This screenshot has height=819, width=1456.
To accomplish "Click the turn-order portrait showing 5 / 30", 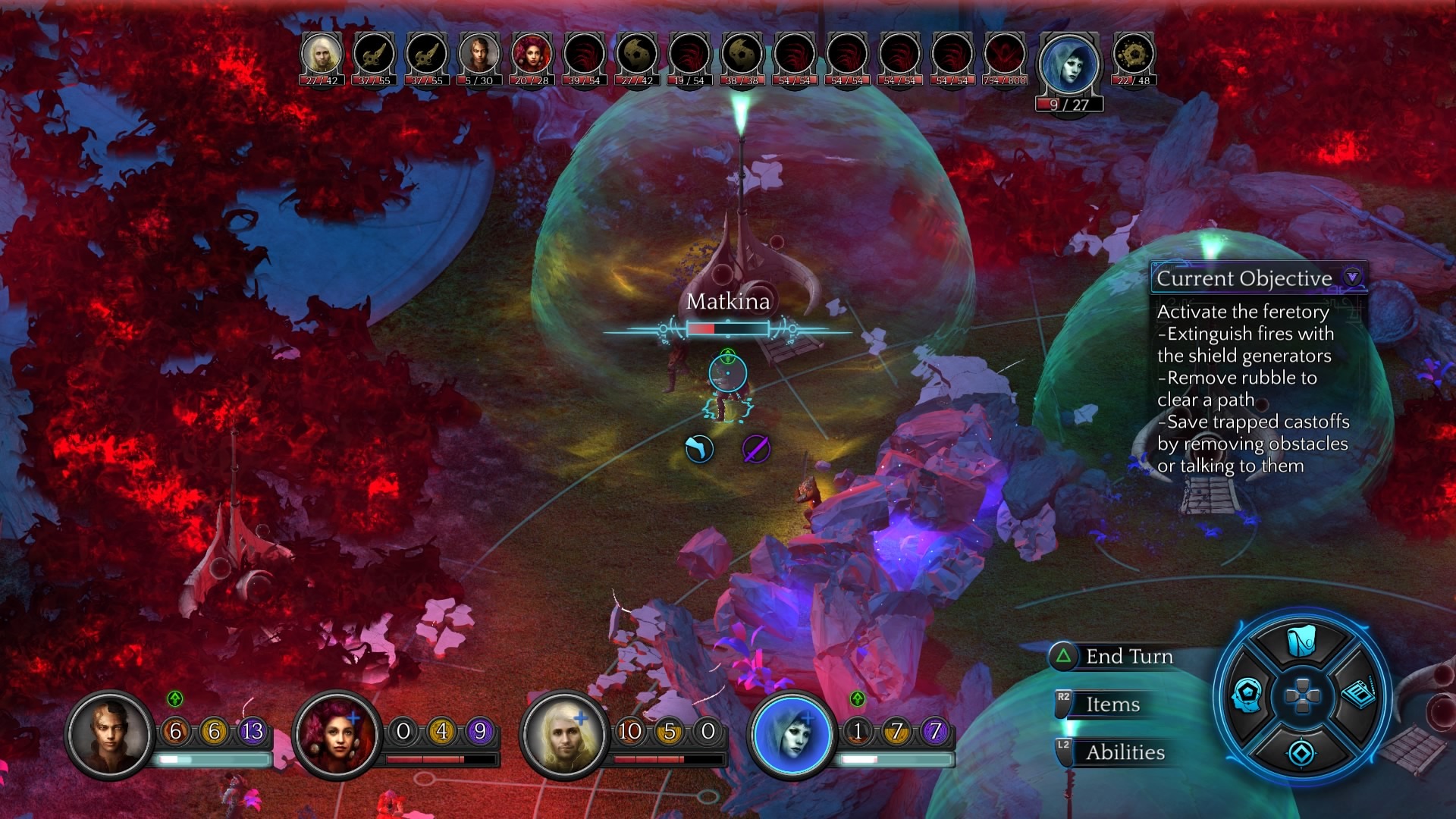I will 479,55.
